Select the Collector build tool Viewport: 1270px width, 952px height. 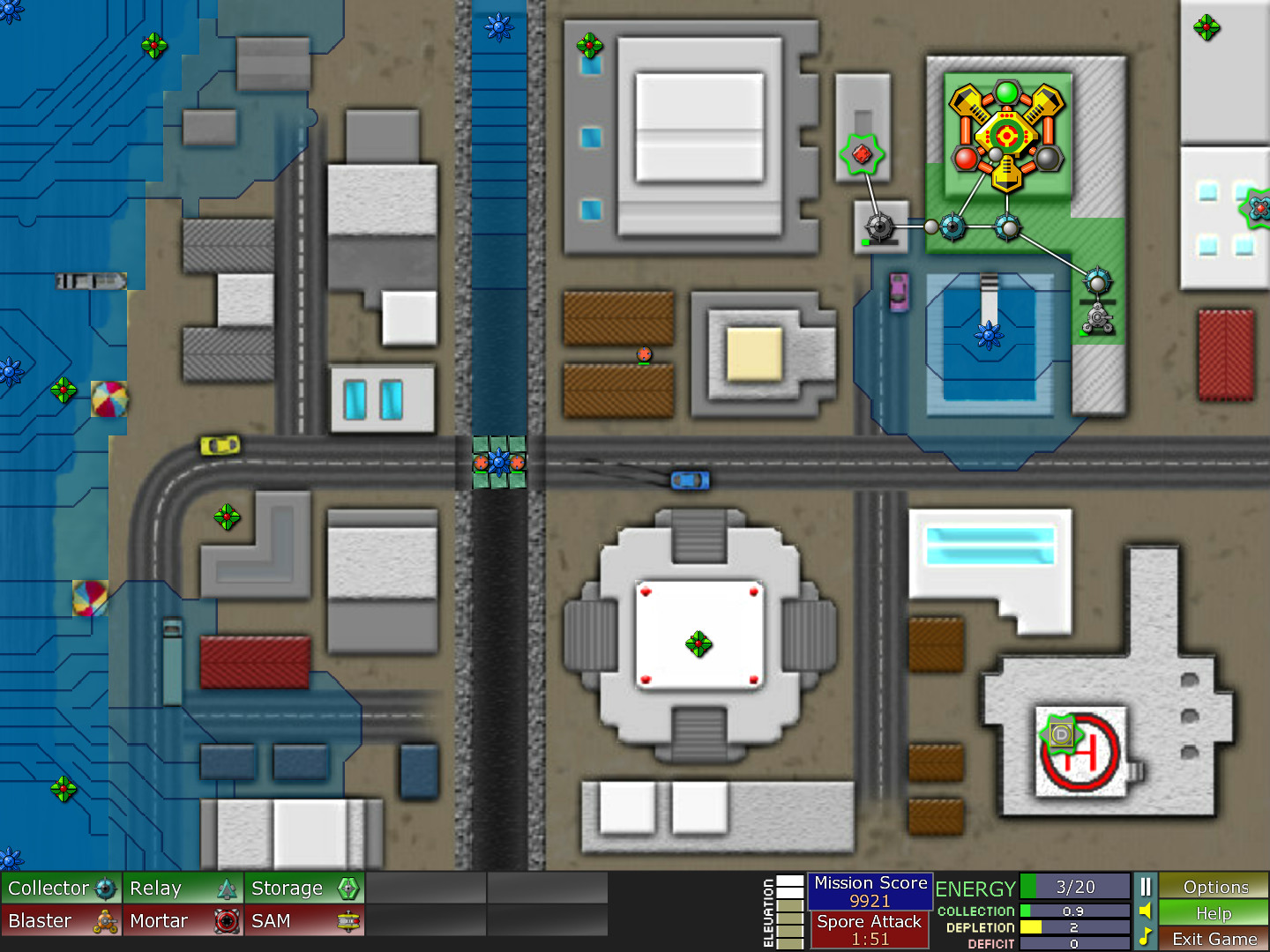coord(60,888)
